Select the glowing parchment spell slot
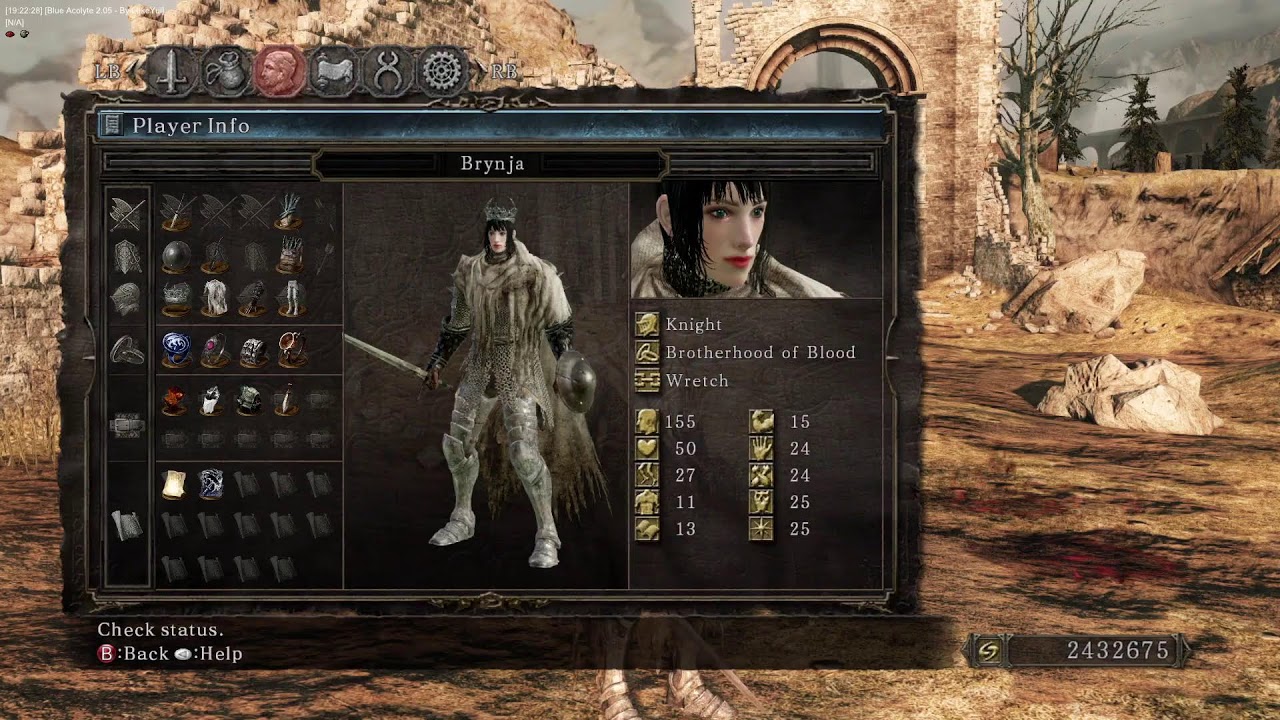Image resolution: width=1280 pixels, height=720 pixels. [x=175, y=484]
